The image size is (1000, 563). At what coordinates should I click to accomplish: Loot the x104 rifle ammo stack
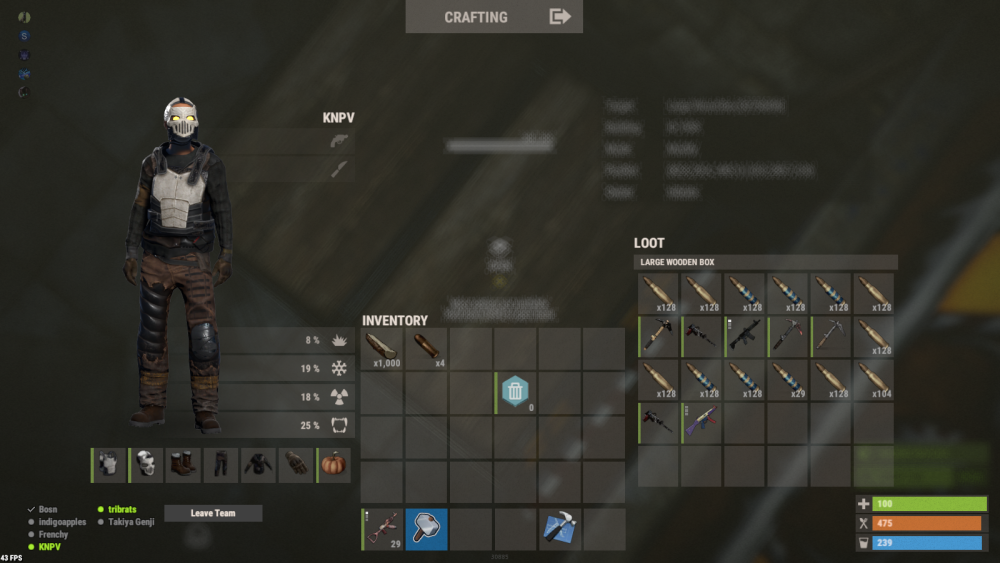(x=874, y=380)
